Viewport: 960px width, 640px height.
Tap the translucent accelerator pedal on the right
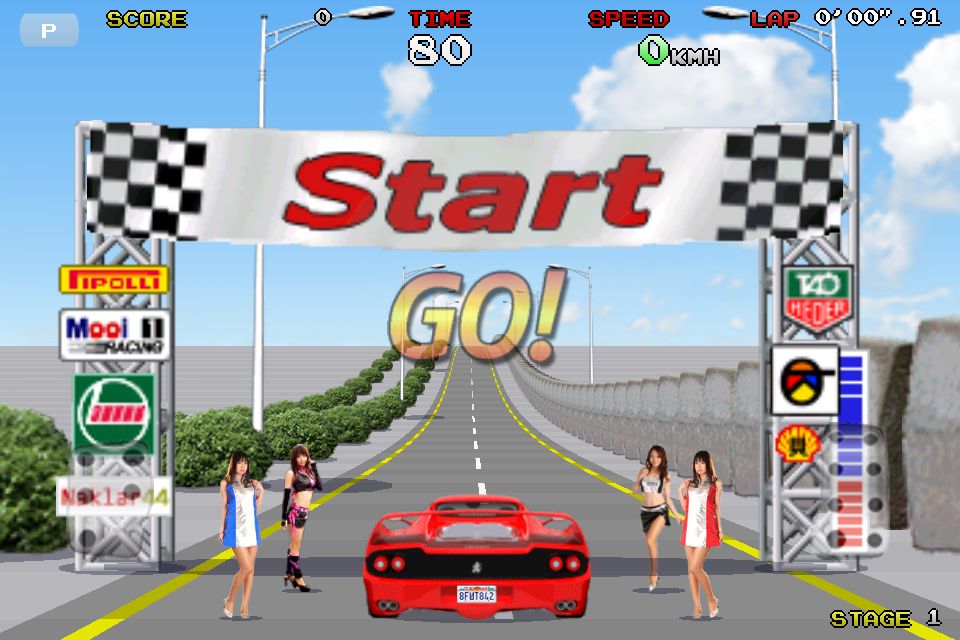click(x=853, y=490)
